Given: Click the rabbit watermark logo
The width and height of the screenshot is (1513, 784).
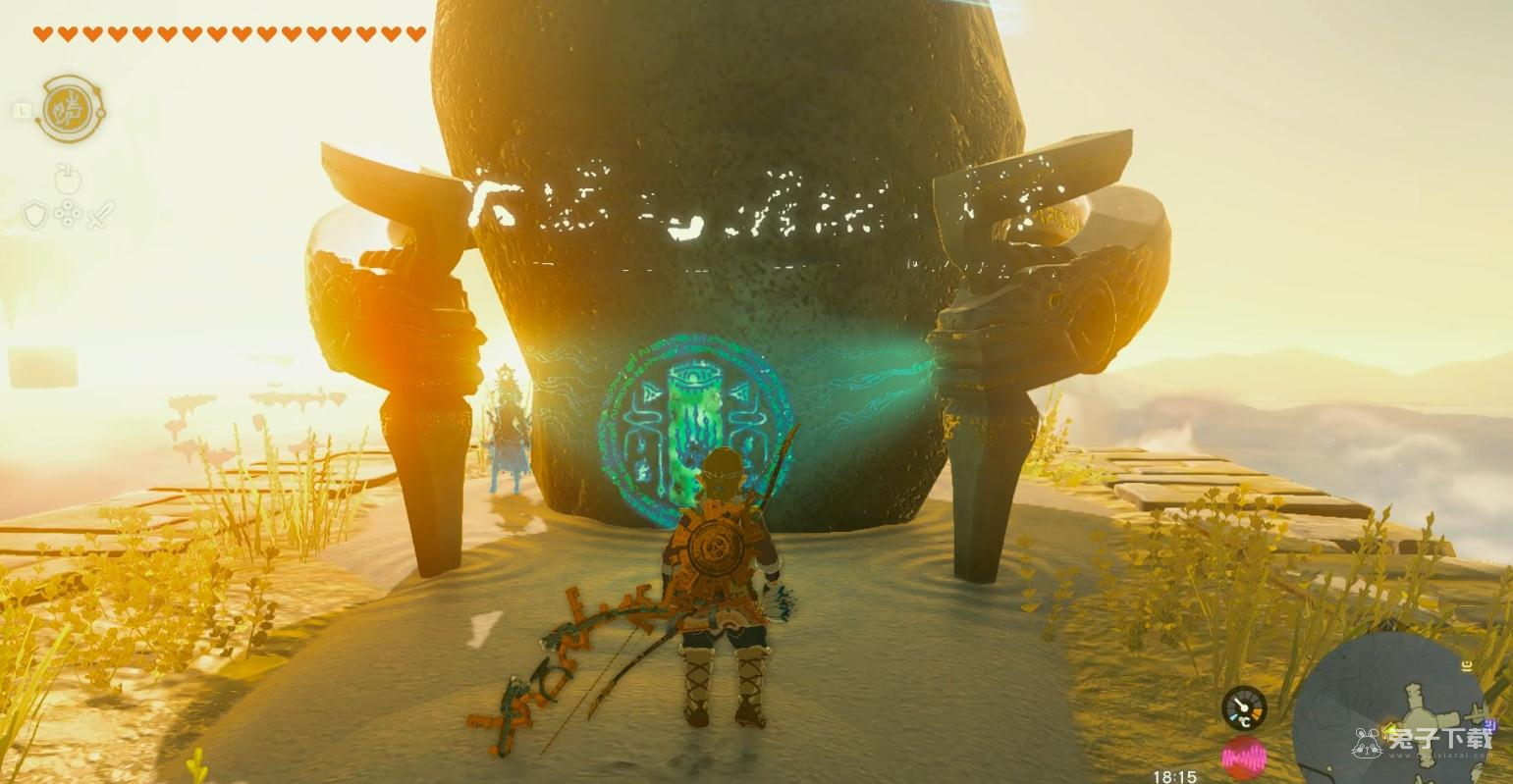Looking at the screenshot, I should (1368, 742).
